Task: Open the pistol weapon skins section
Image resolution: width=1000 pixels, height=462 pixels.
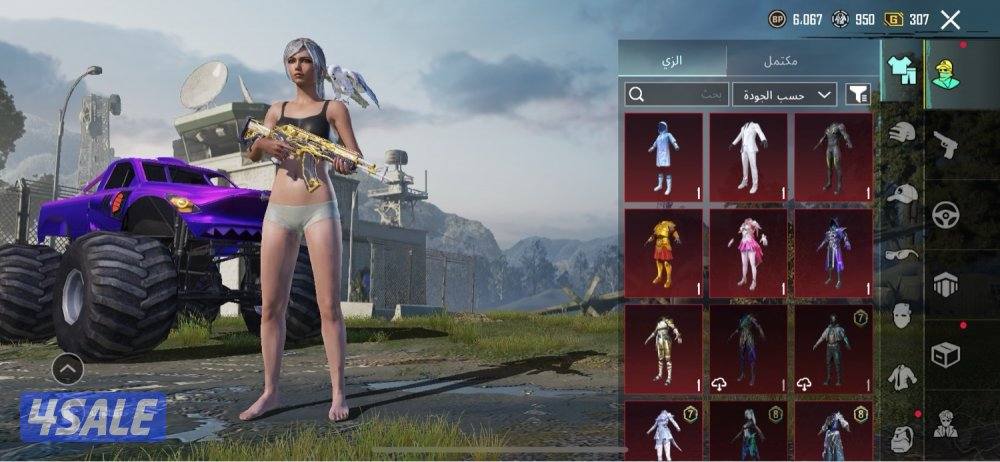Action: pos(946,144)
